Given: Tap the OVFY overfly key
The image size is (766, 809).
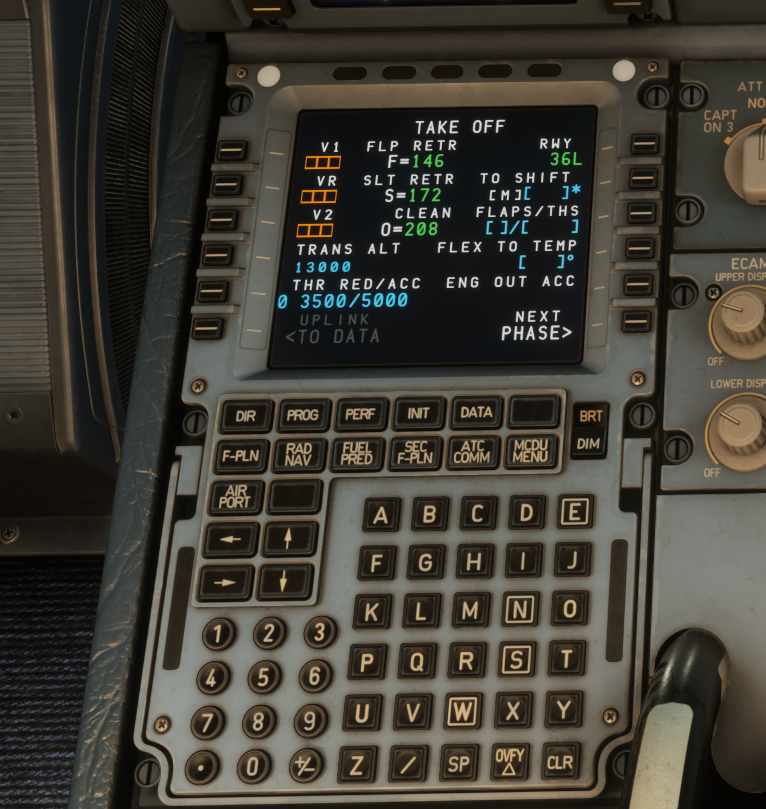Looking at the screenshot, I should [510, 761].
